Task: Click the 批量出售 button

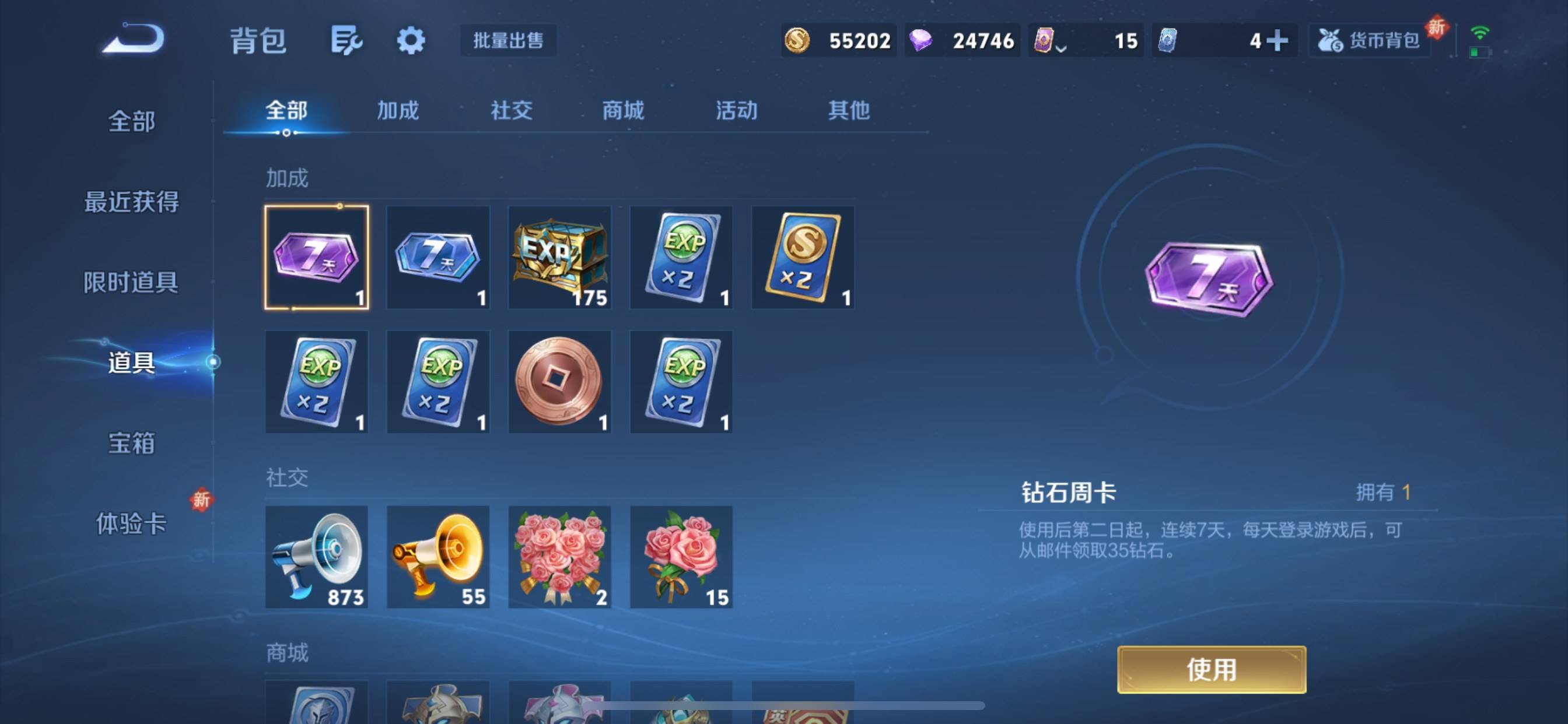Action: pos(508,40)
